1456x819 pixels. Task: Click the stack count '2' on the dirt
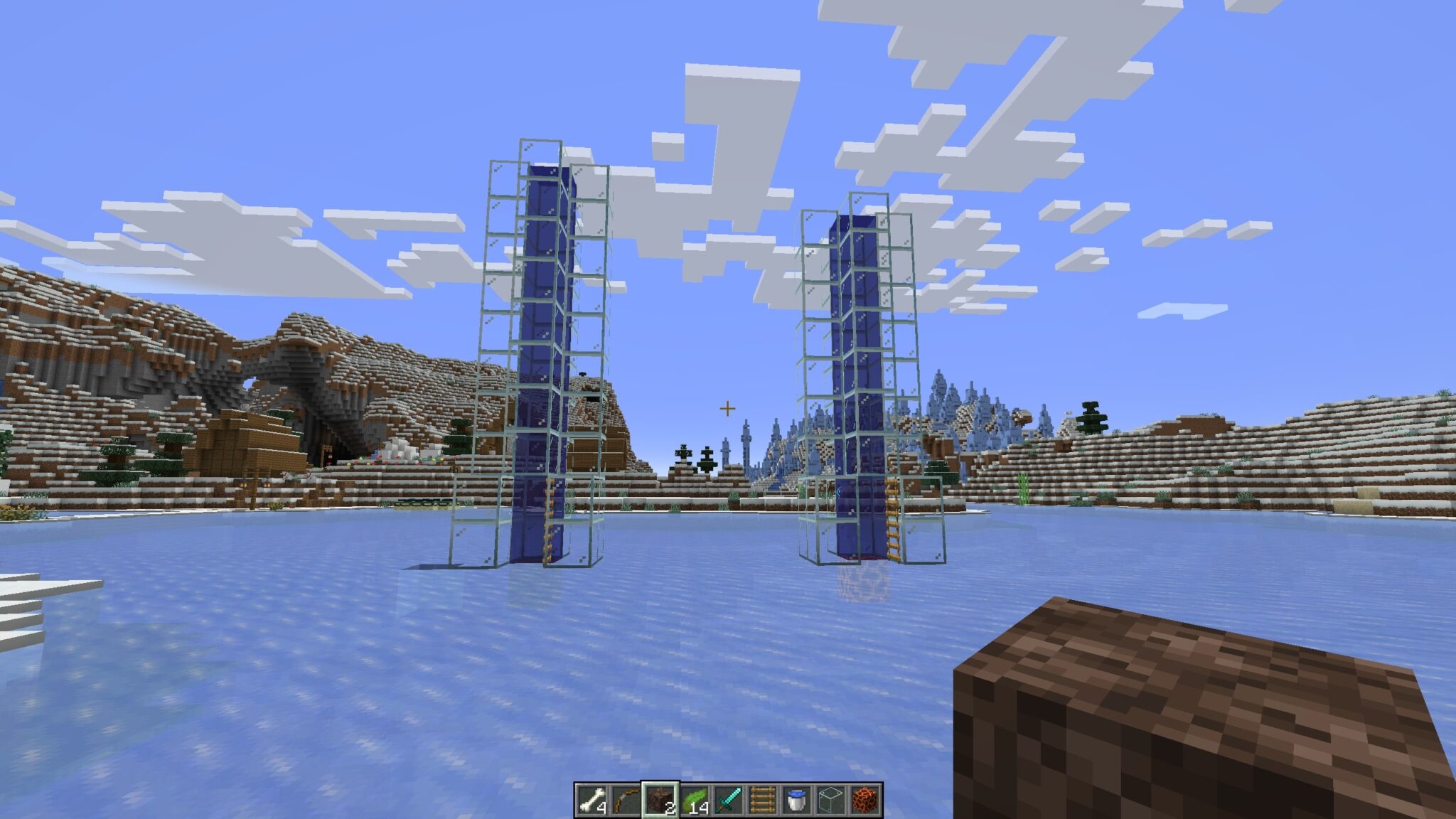click(x=671, y=808)
